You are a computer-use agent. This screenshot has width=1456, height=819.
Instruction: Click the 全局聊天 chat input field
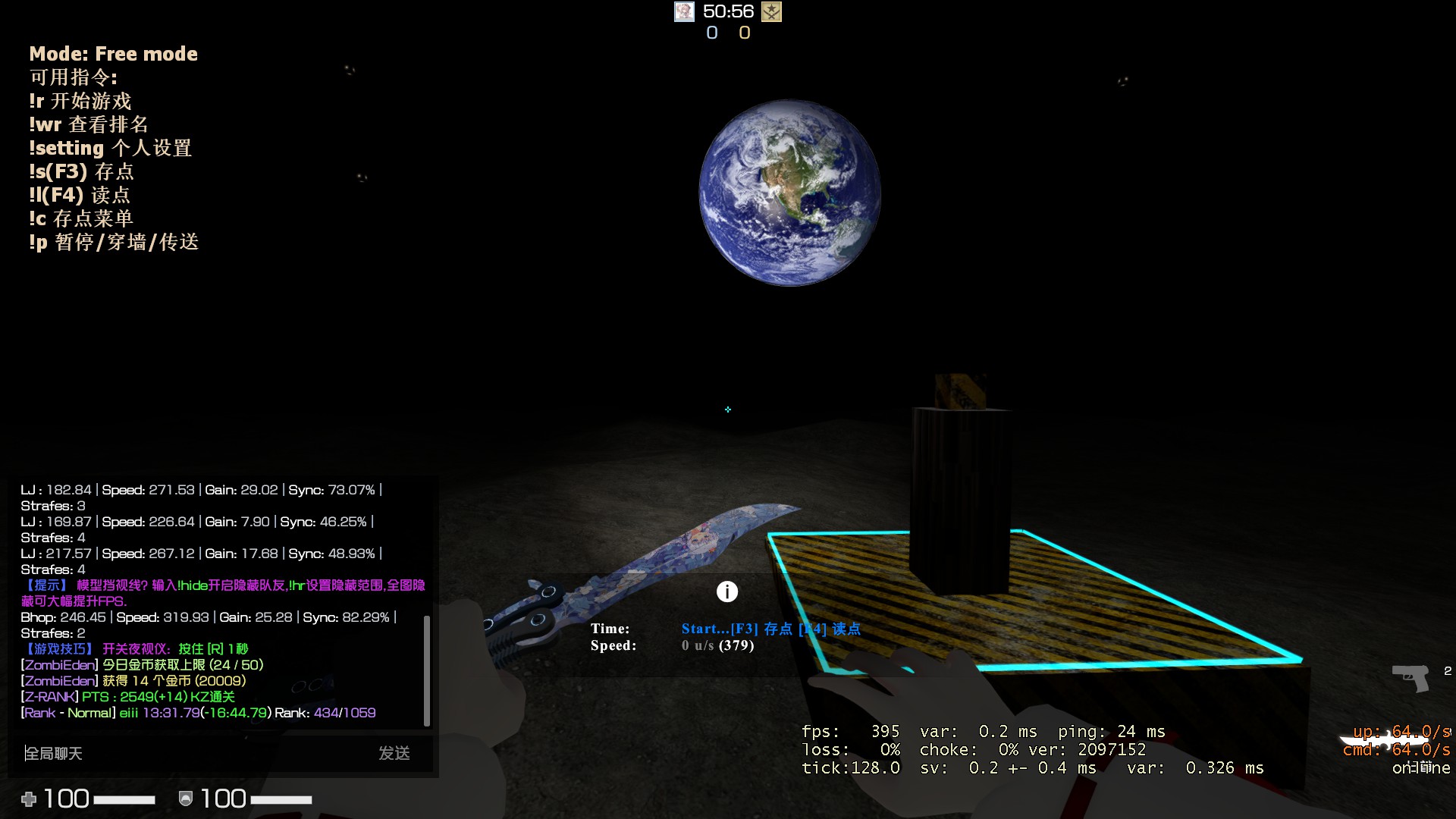point(190,753)
